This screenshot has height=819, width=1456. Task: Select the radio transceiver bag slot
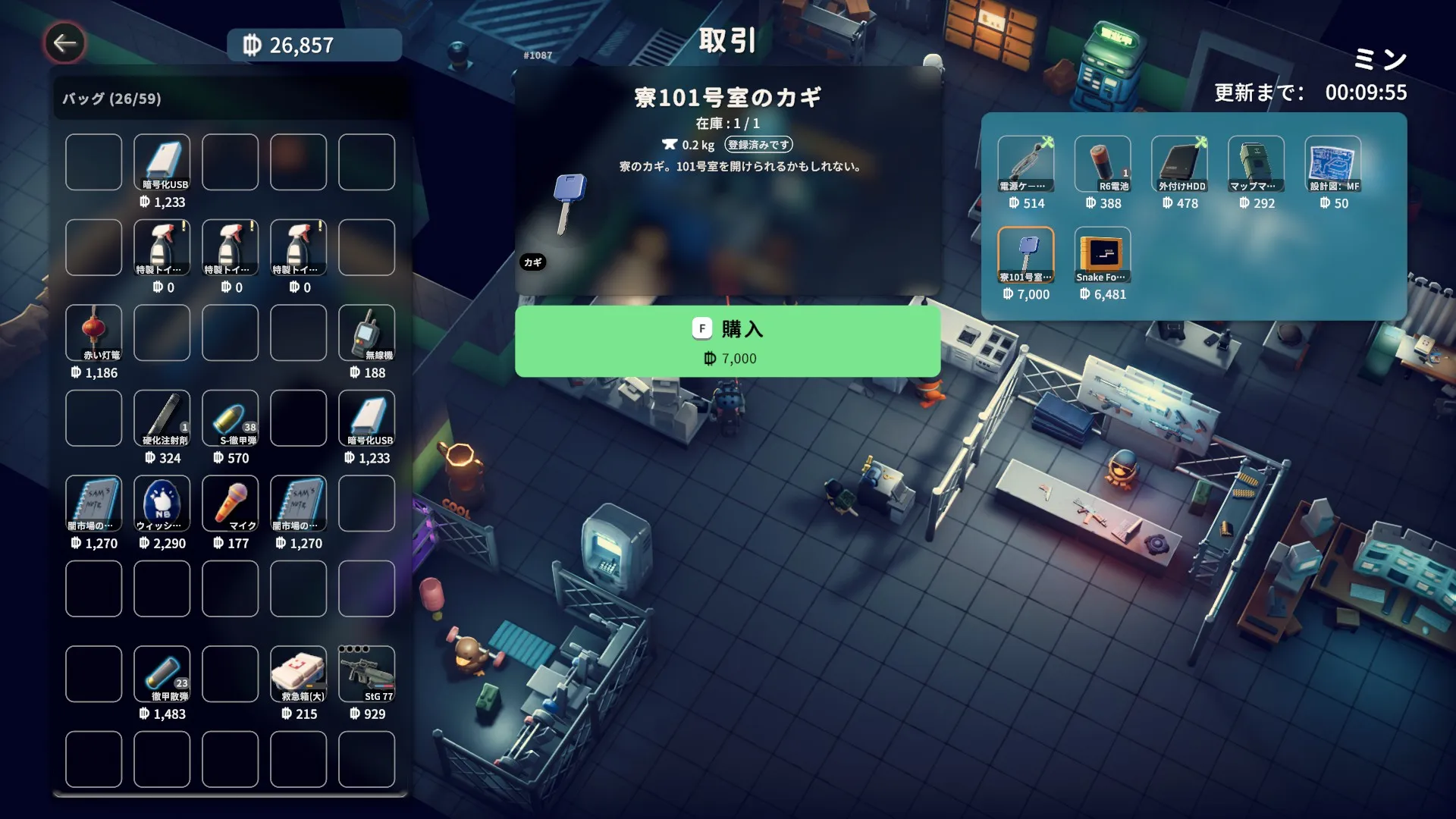pos(367,333)
